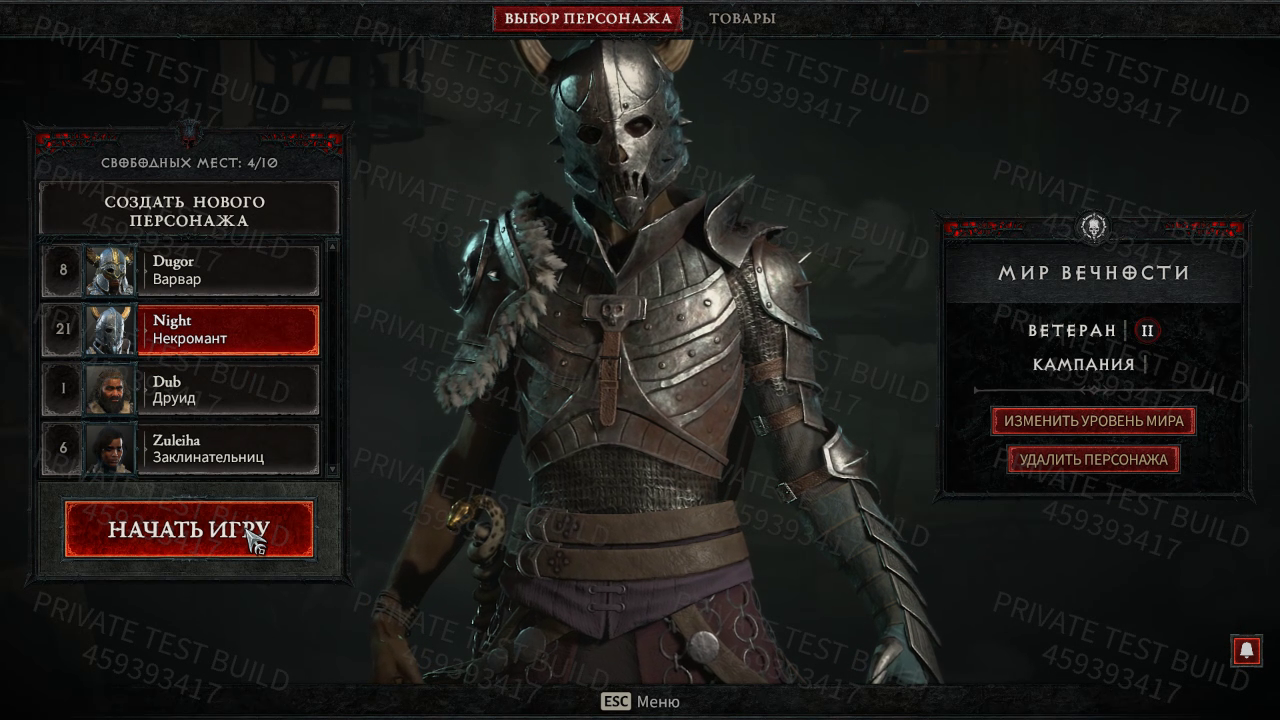The height and width of the screenshot is (720, 1280).
Task: Click the crest icon atop the character panel
Action: (188, 133)
